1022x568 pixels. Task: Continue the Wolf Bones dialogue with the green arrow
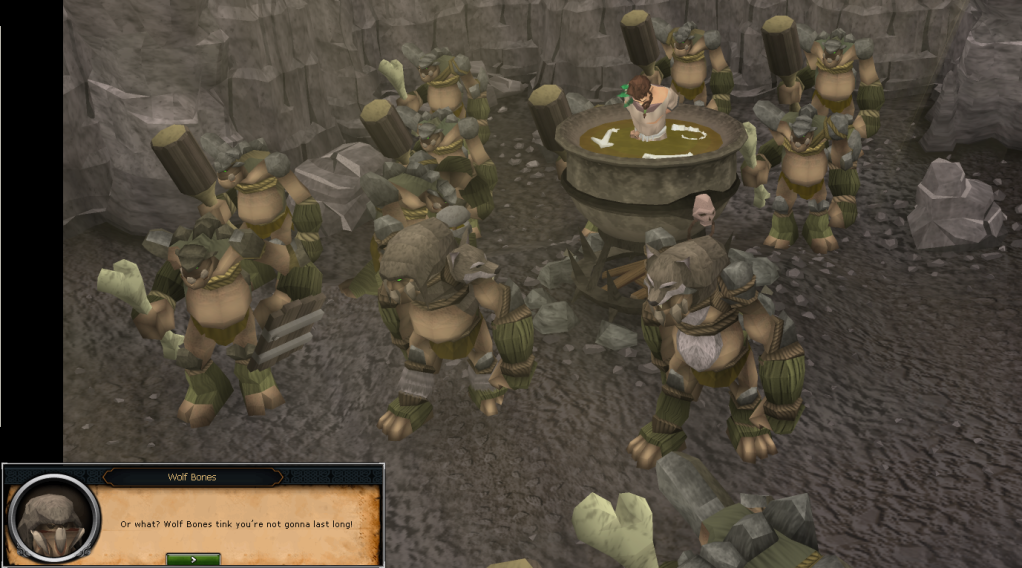(x=193, y=559)
